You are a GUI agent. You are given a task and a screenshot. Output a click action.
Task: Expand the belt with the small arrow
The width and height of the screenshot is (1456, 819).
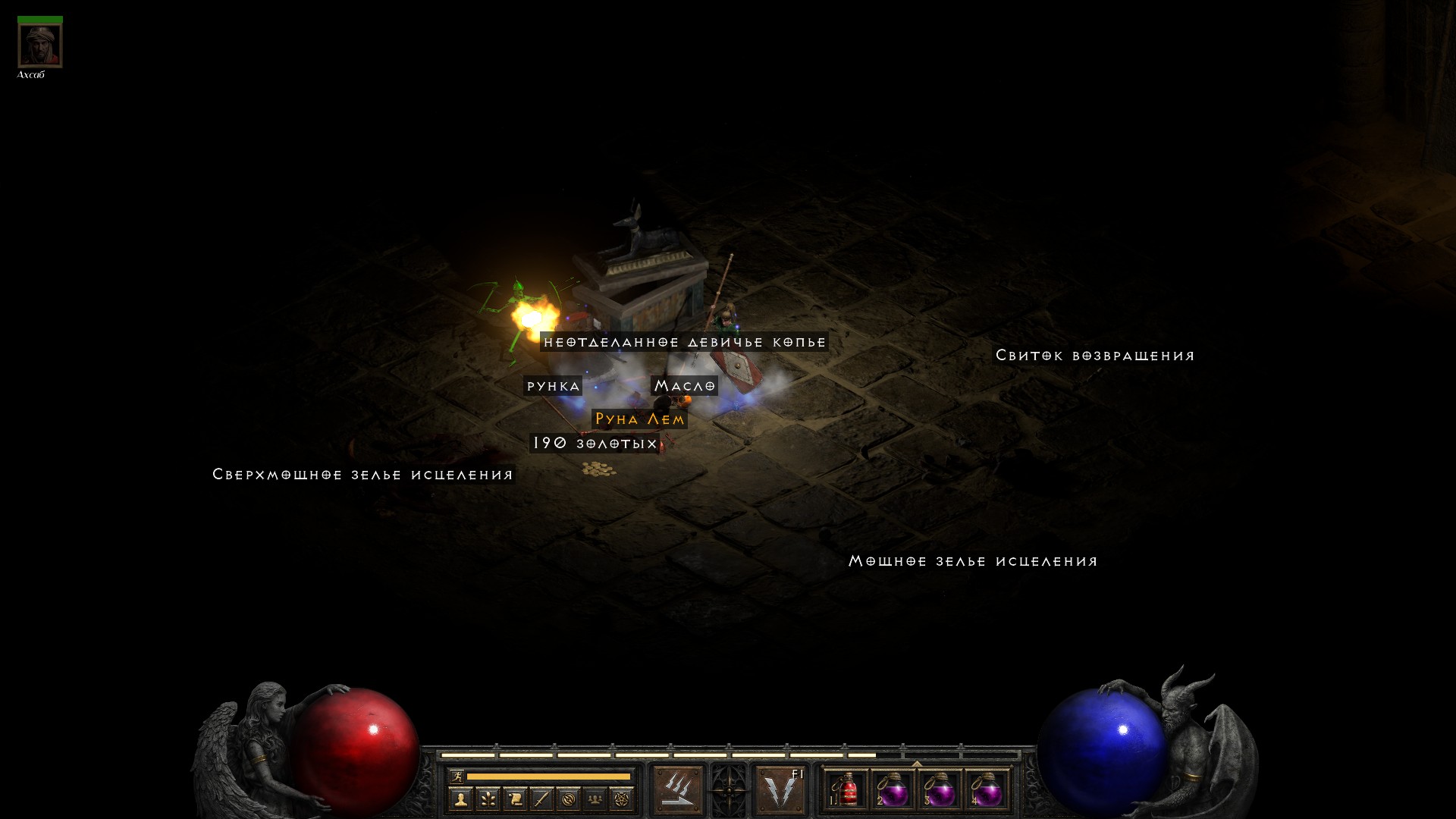916,764
